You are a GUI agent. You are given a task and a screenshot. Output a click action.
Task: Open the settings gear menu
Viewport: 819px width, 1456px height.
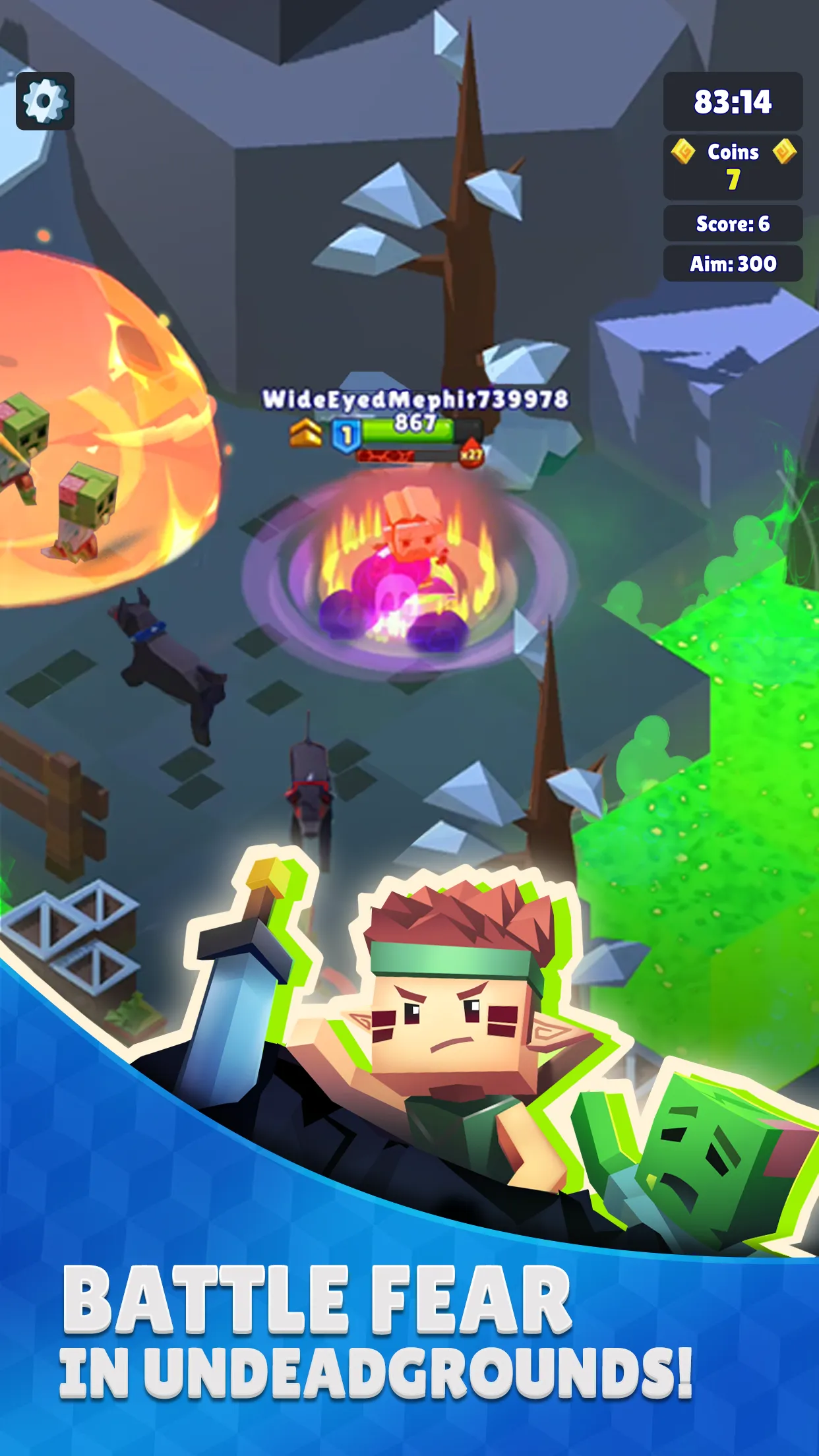coord(45,101)
